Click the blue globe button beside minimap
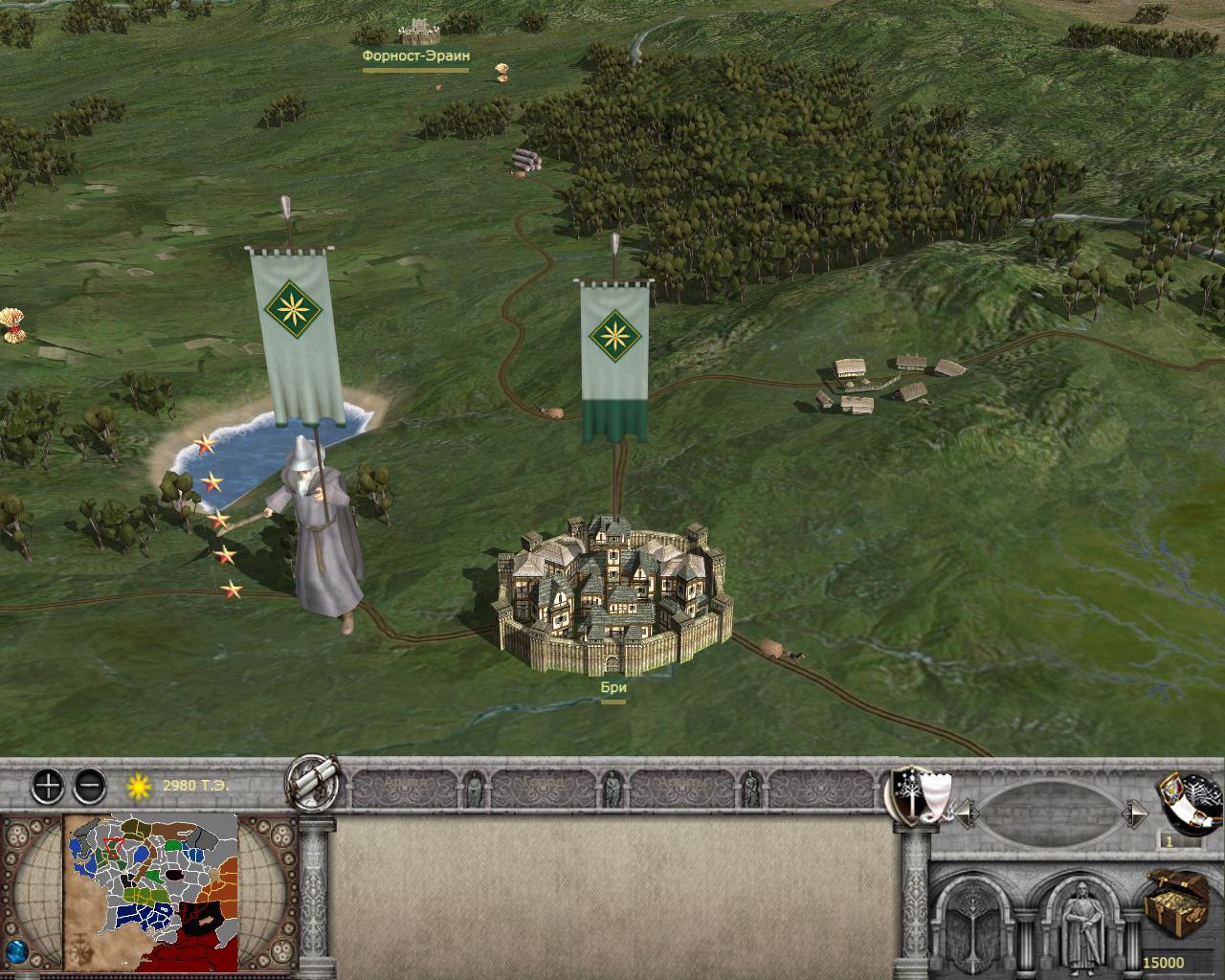This screenshot has width=1225, height=980. 15,952
